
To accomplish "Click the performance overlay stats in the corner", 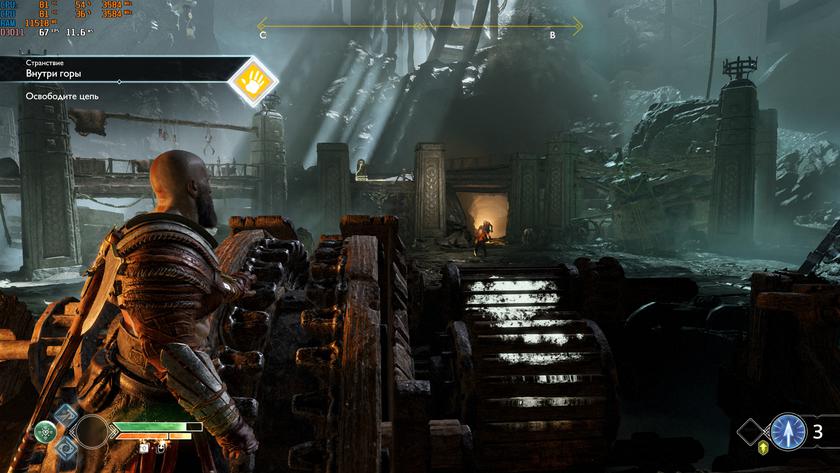I will [x=50, y=19].
